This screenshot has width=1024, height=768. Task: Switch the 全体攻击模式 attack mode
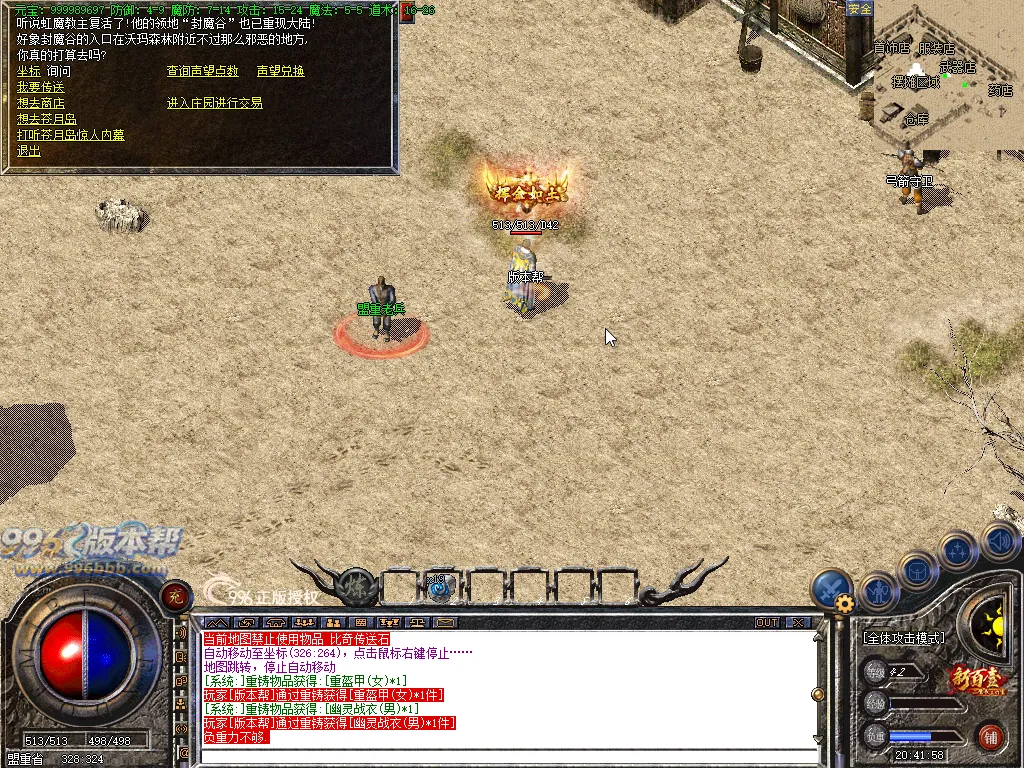pos(905,636)
